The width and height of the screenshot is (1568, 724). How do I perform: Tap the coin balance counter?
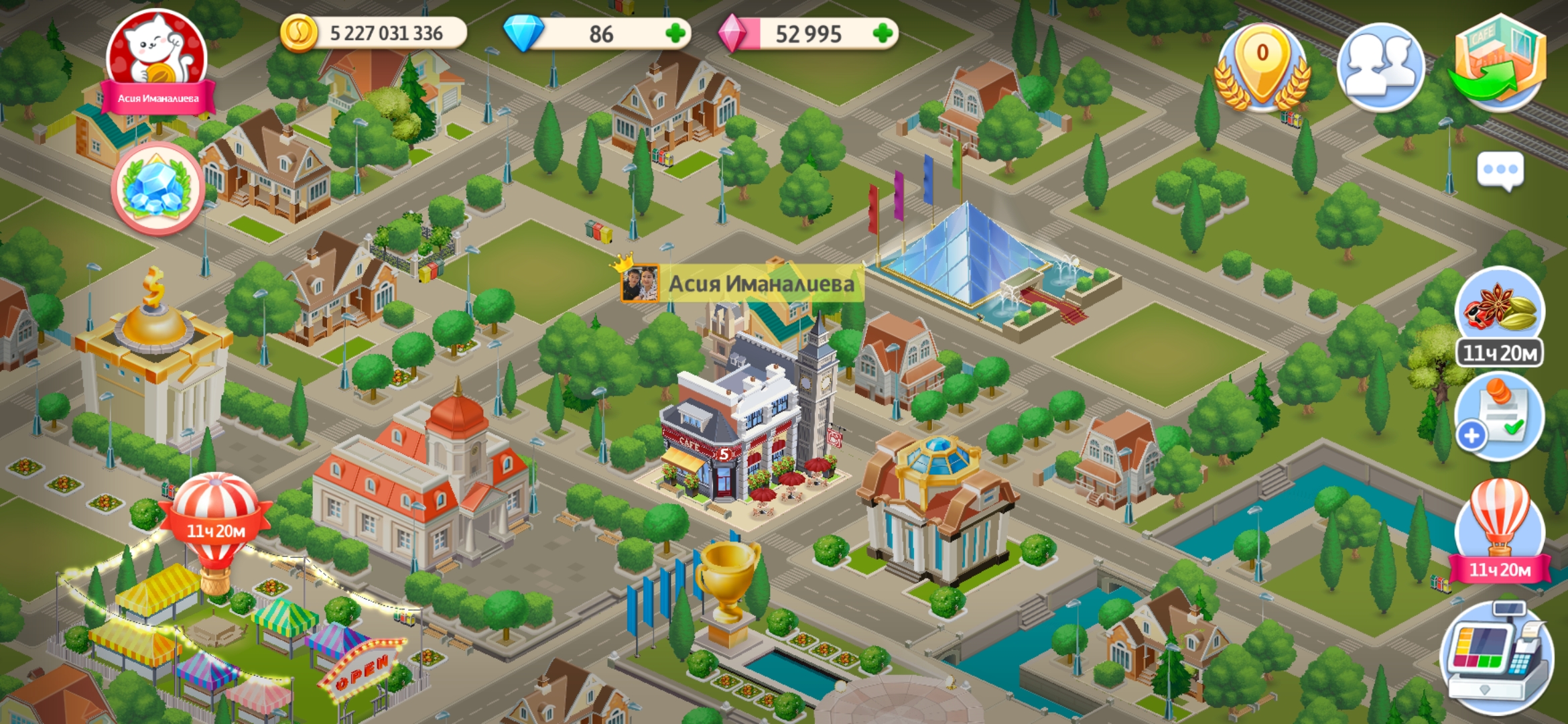[374, 34]
